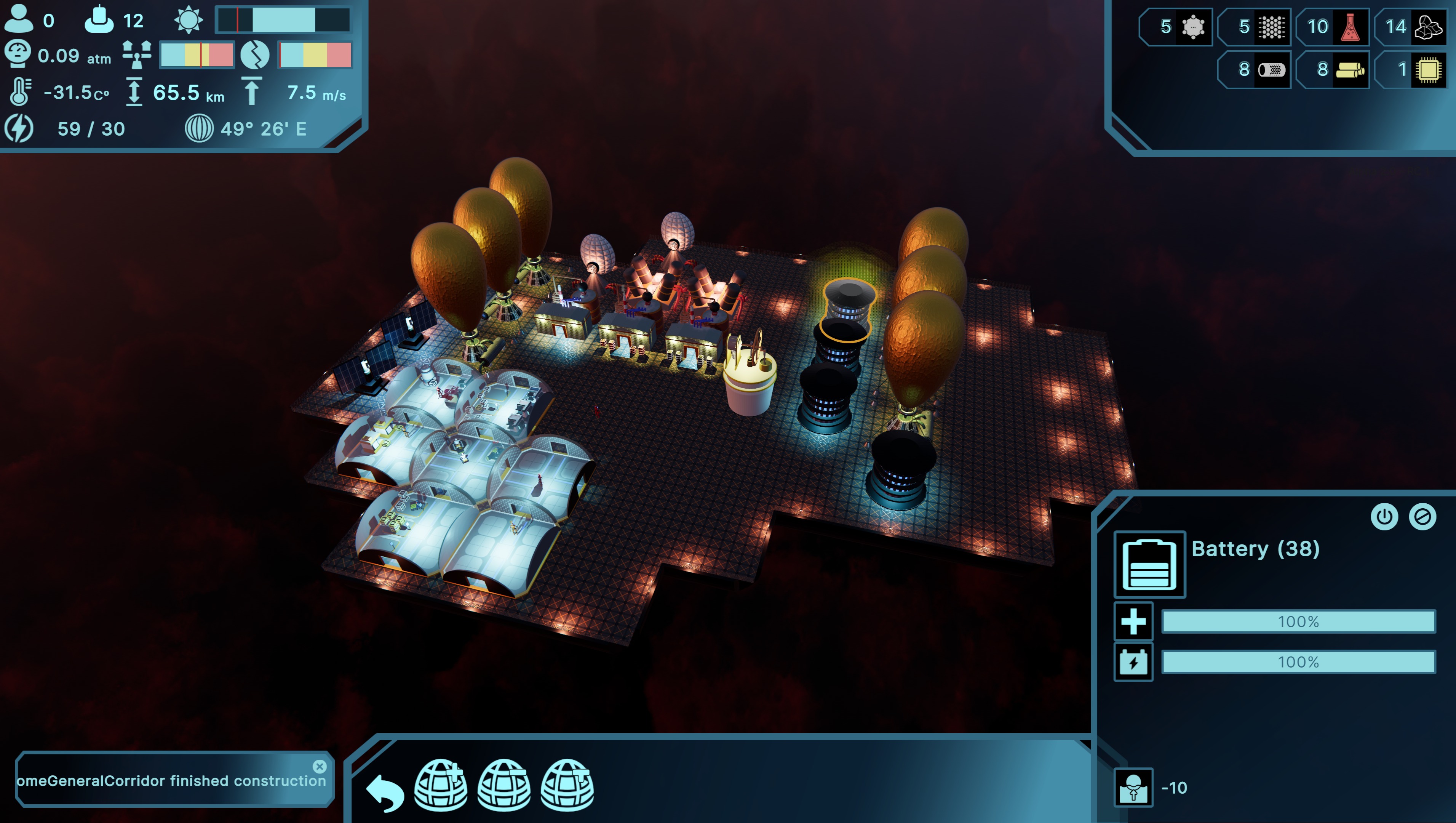Click the power lightning bolt HUD icon

[x=19, y=128]
